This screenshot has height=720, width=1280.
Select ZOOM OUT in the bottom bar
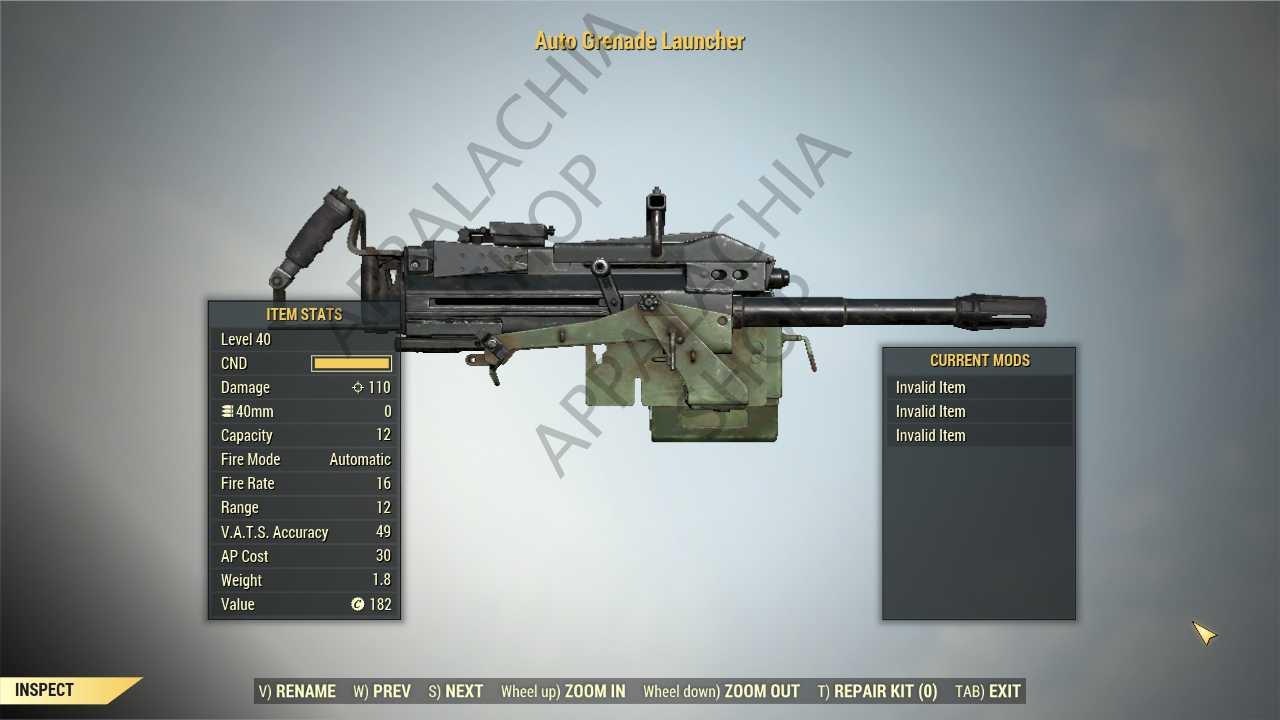click(x=721, y=691)
